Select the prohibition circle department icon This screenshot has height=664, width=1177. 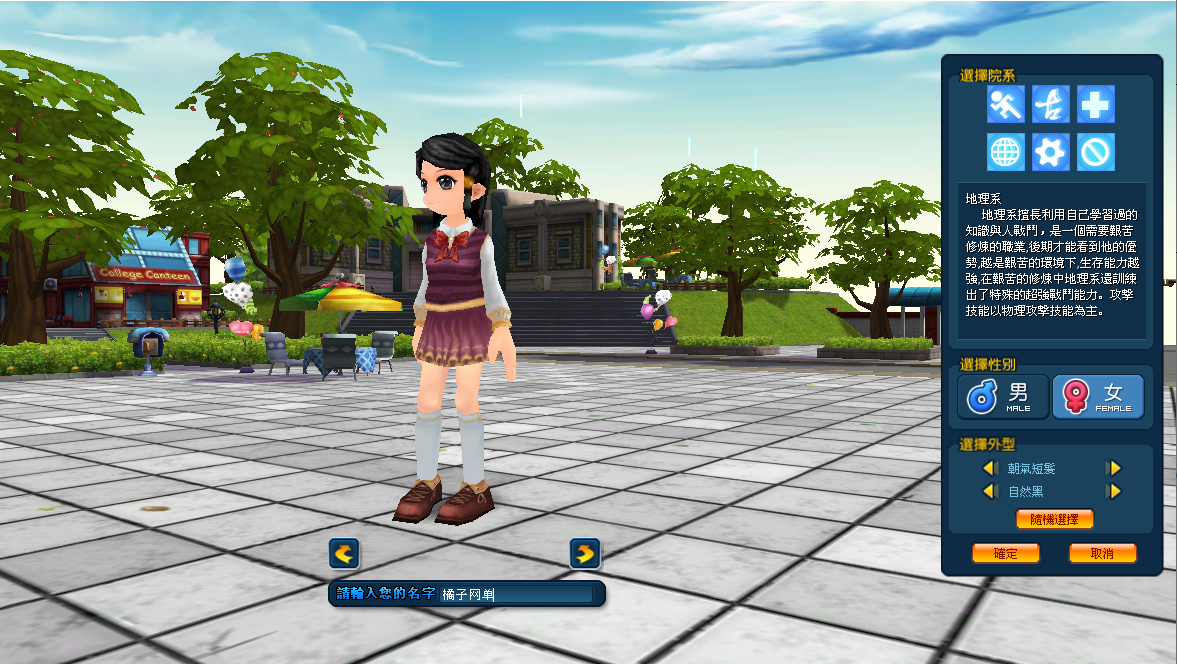1096,152
